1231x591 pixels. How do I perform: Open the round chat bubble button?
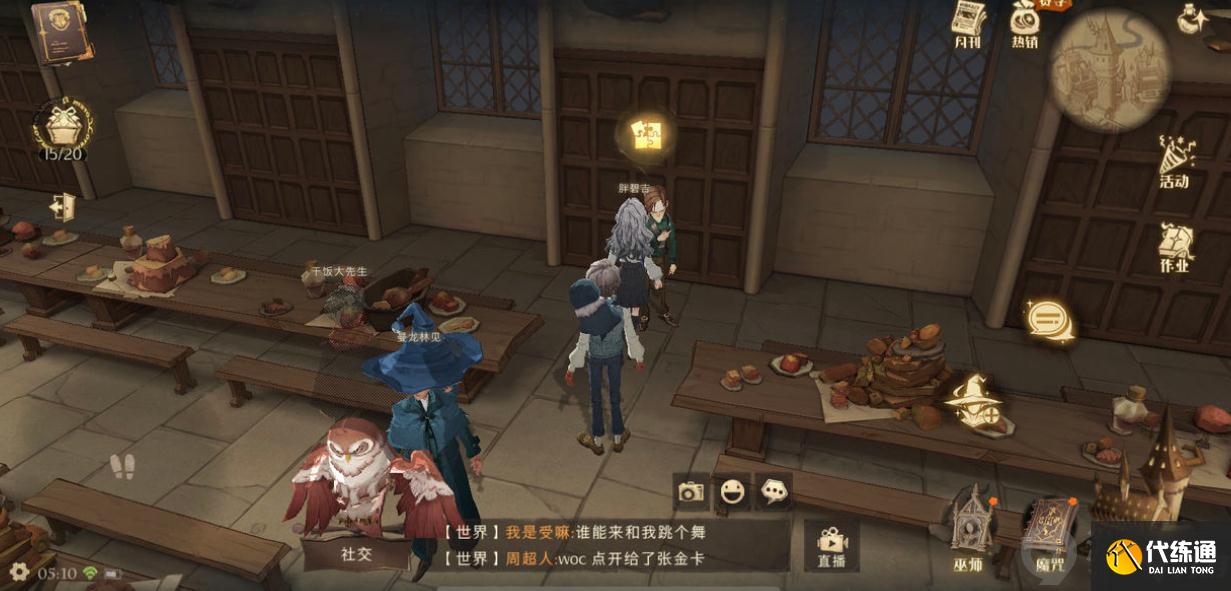pyautogui.click(x=1049, y=321)
